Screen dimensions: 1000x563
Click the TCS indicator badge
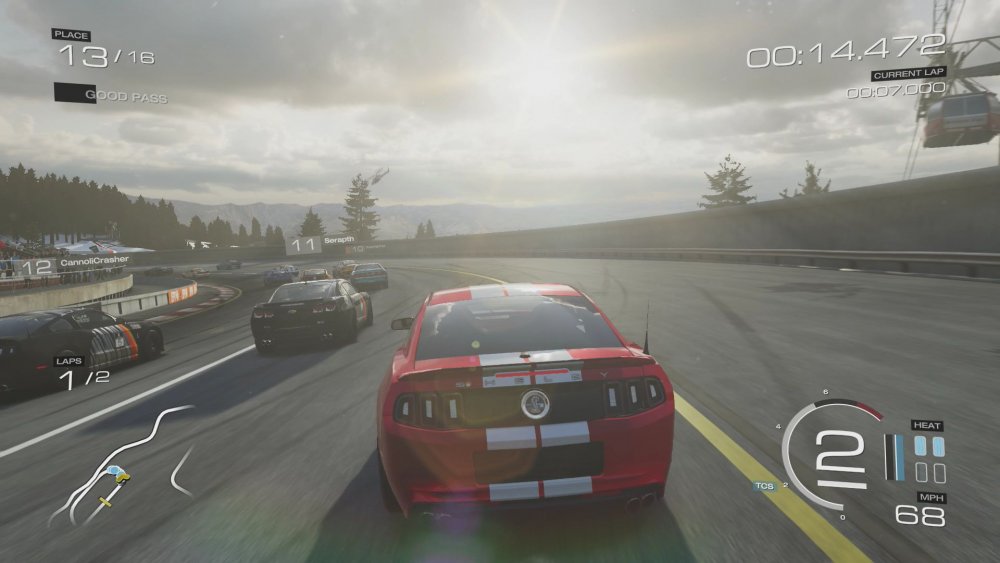click(764, 486)
